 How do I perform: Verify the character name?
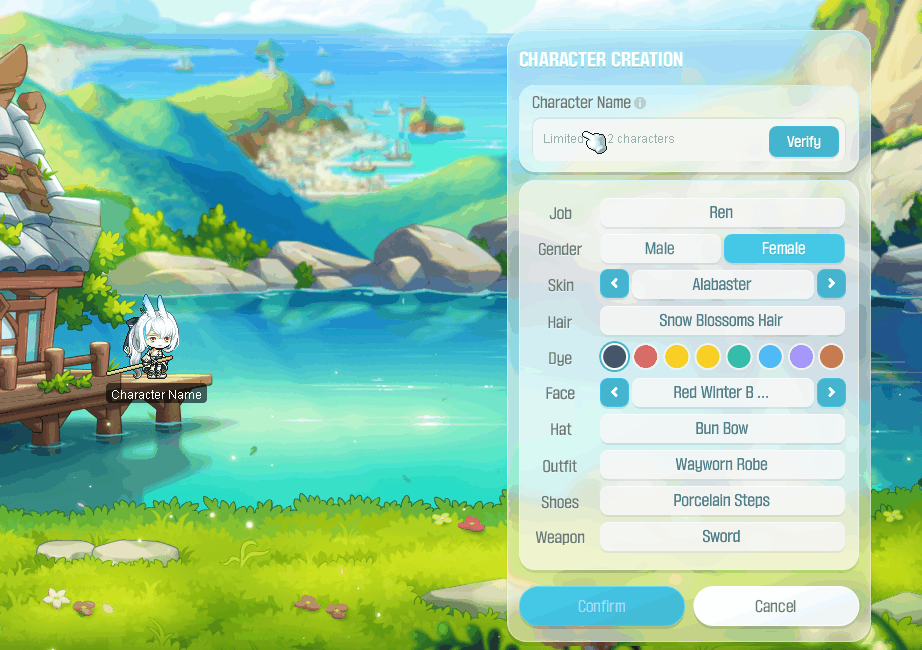point(803,141)
